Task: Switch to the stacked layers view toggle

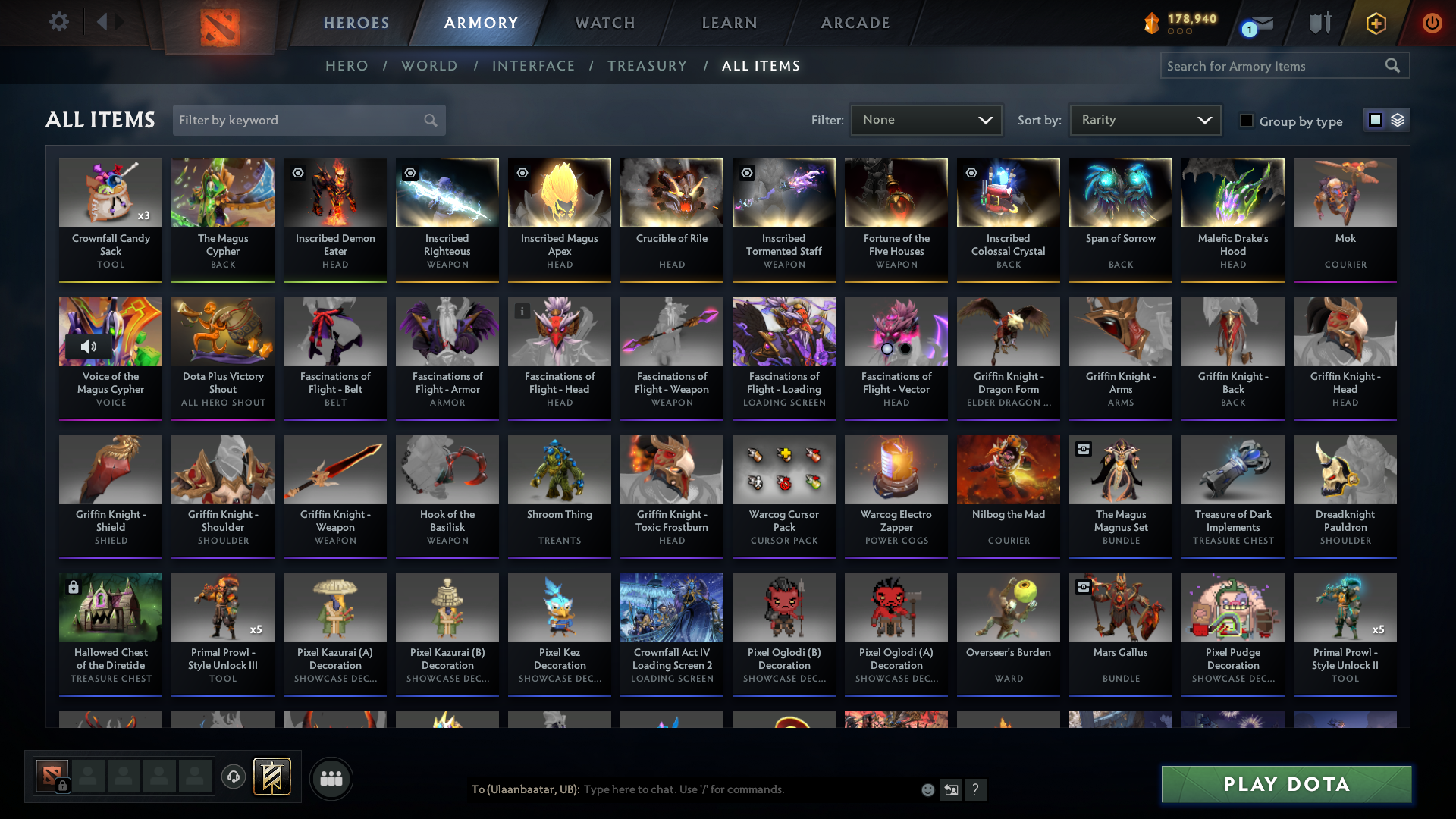Action: coord(1396,120)
